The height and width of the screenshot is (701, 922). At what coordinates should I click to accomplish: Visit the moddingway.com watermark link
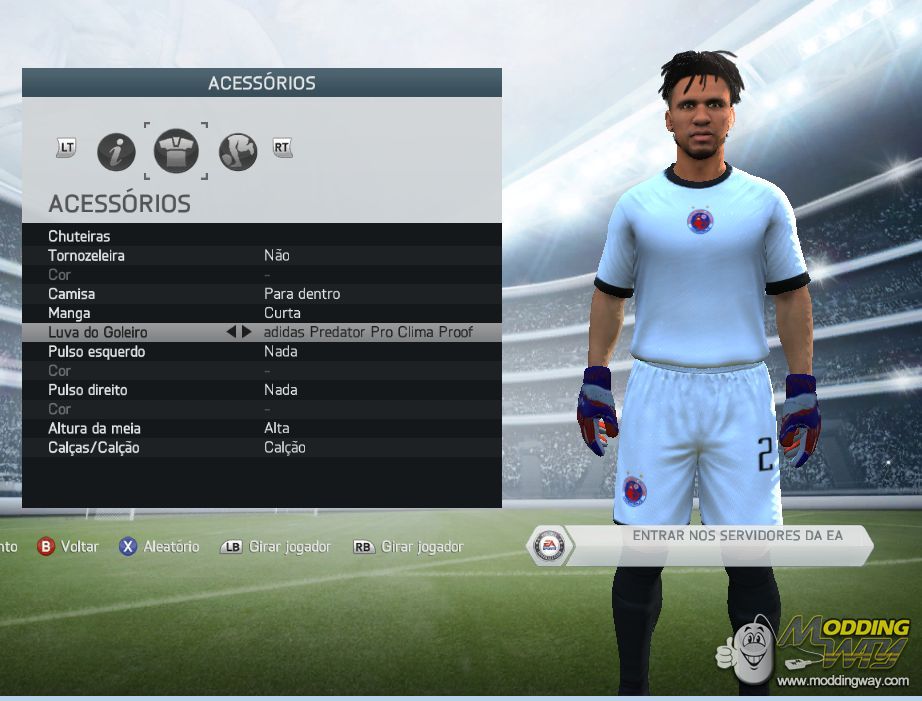pyautogui.click(x=842, y=681)
